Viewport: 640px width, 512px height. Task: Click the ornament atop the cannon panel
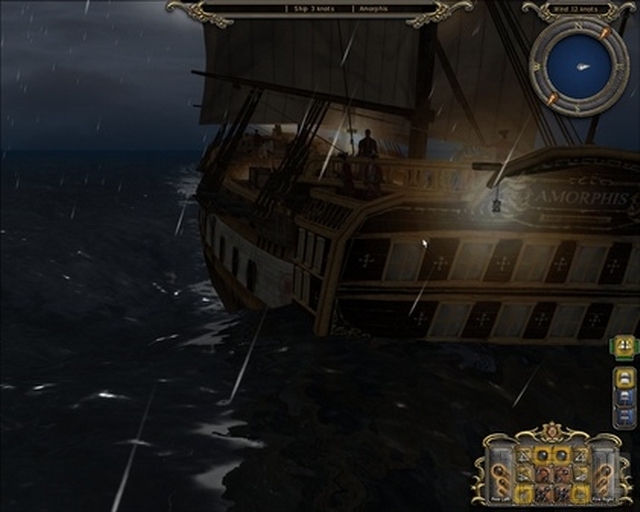coord(551,431)
